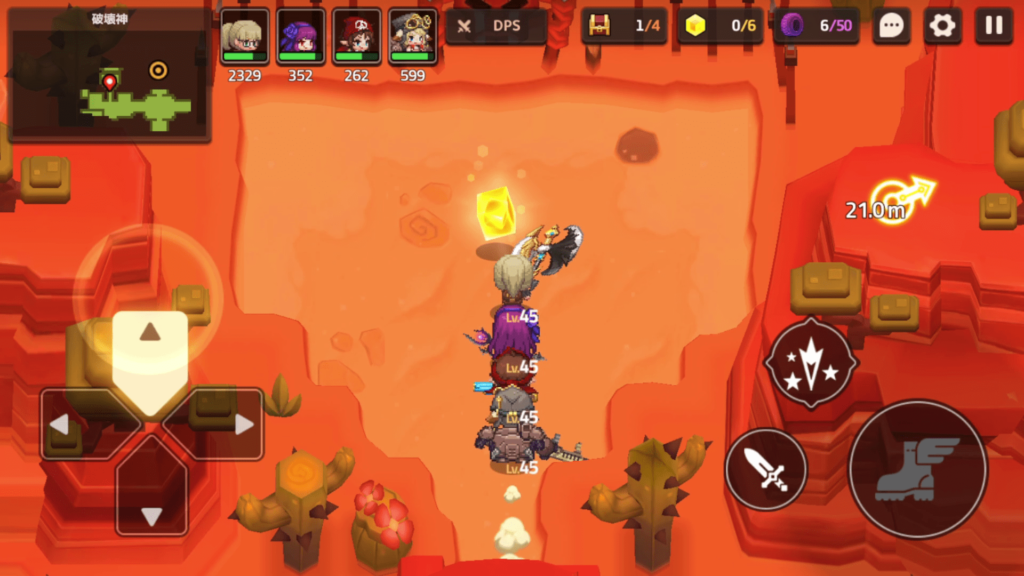Screen dimensions: 1024x576
Task: Select the red-hat hero portrait with 262
Action: 357,40
